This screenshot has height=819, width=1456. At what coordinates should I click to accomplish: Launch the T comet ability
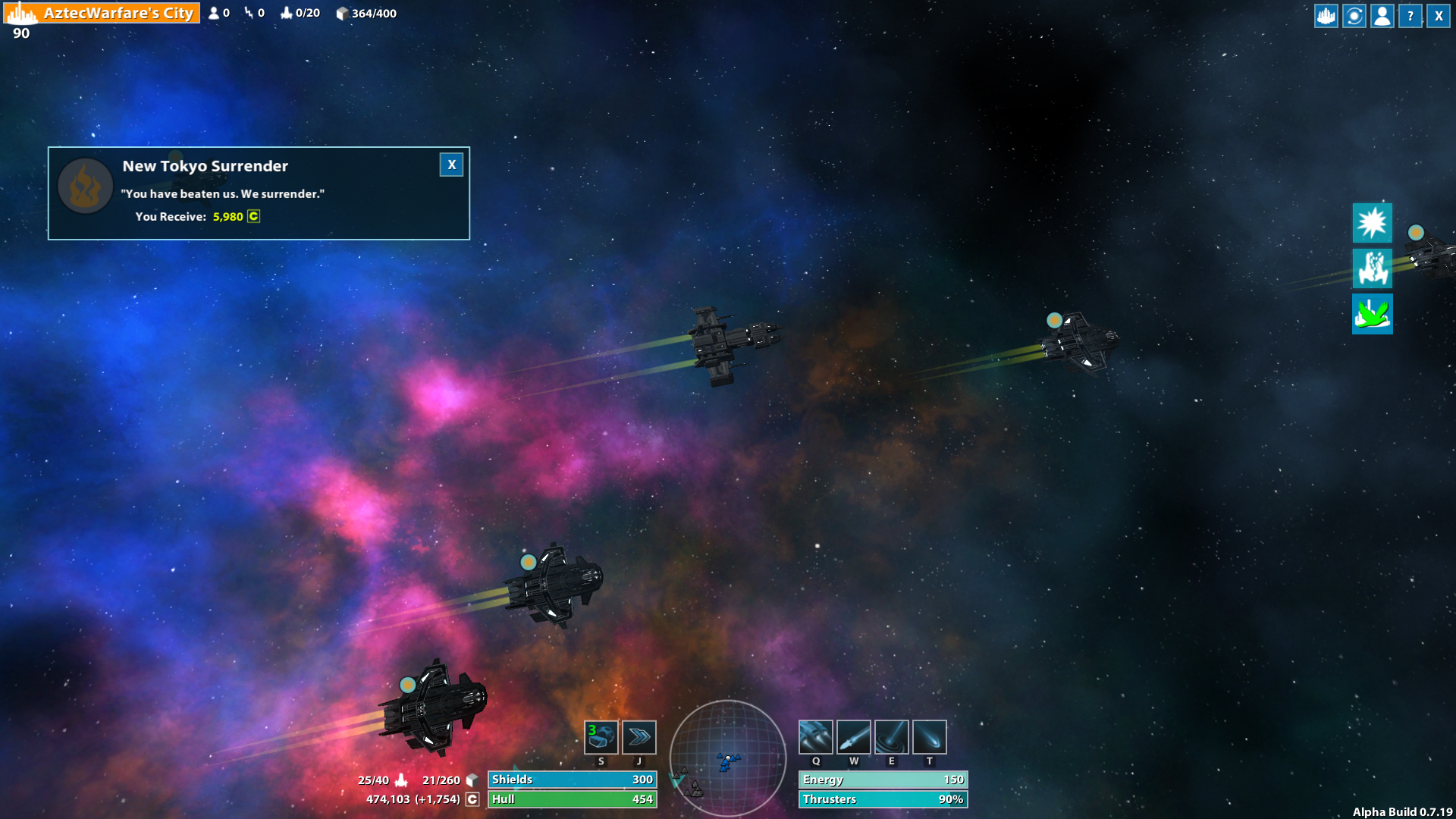tap(929, 736)
